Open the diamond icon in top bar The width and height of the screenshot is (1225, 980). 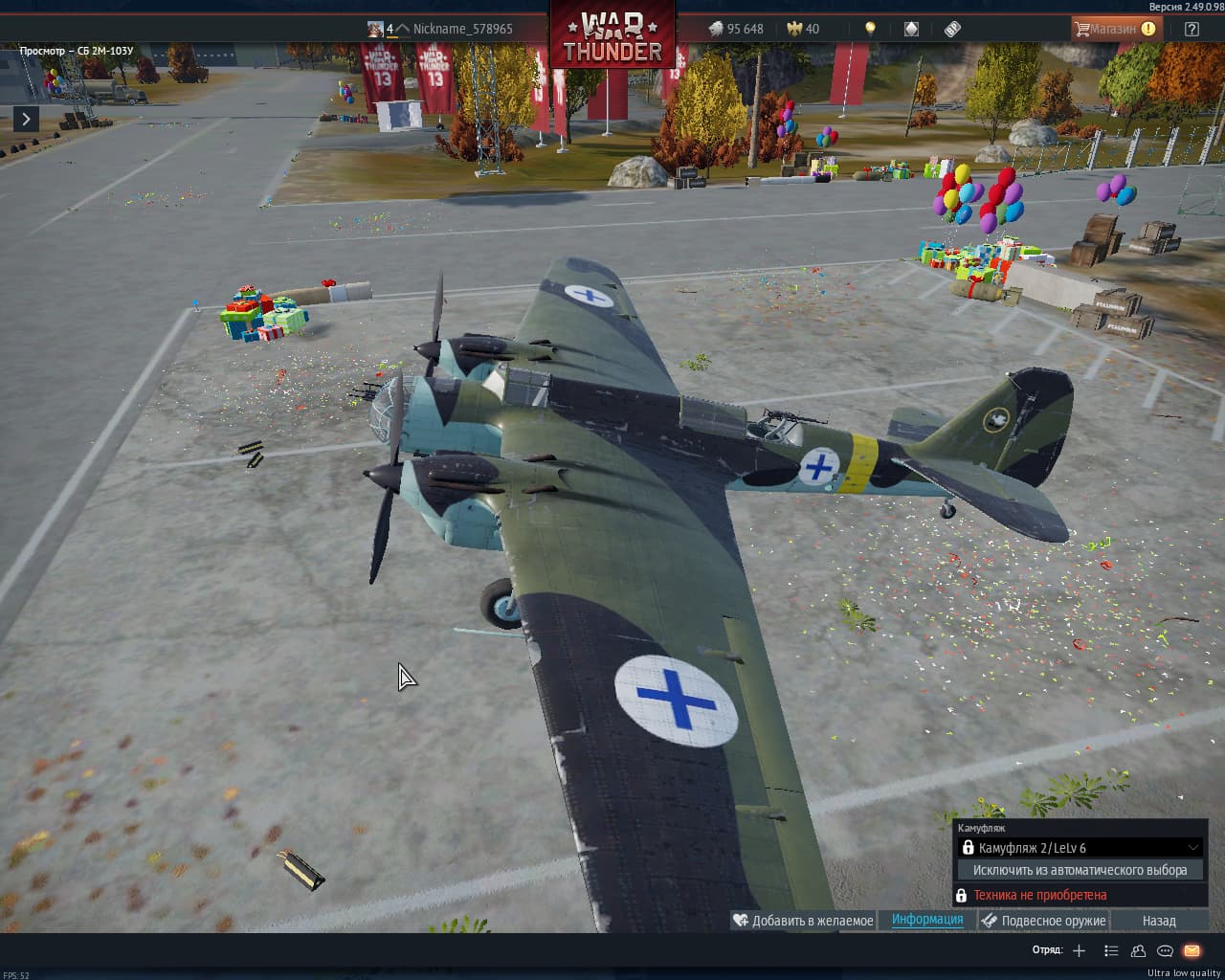tap(911, 29)
